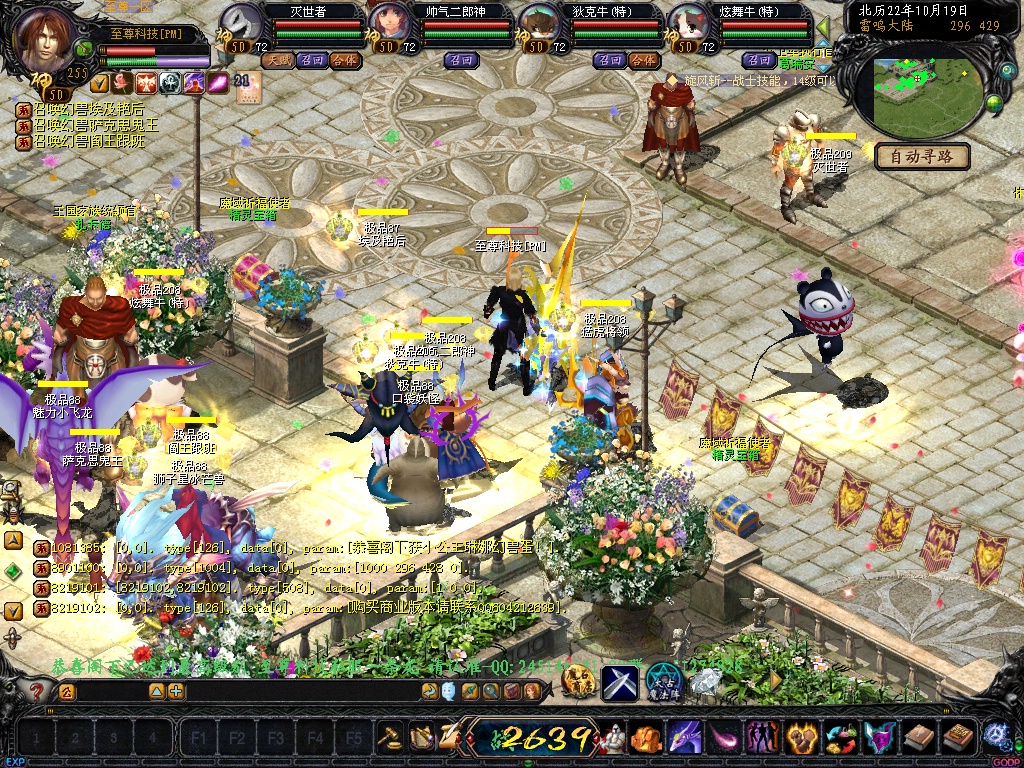
Task: Click 天赋 button under 灭世者
Action: (x=276, y=60)
